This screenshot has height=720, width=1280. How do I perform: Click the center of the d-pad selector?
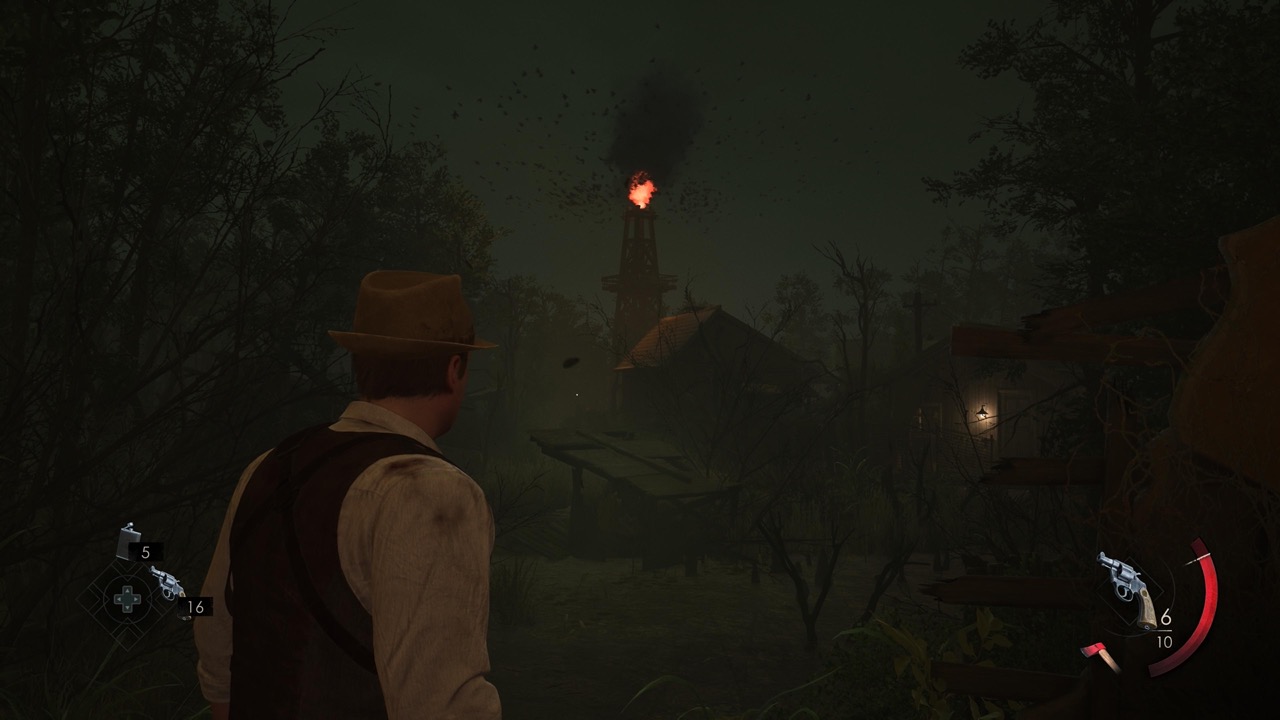point(127,599)
